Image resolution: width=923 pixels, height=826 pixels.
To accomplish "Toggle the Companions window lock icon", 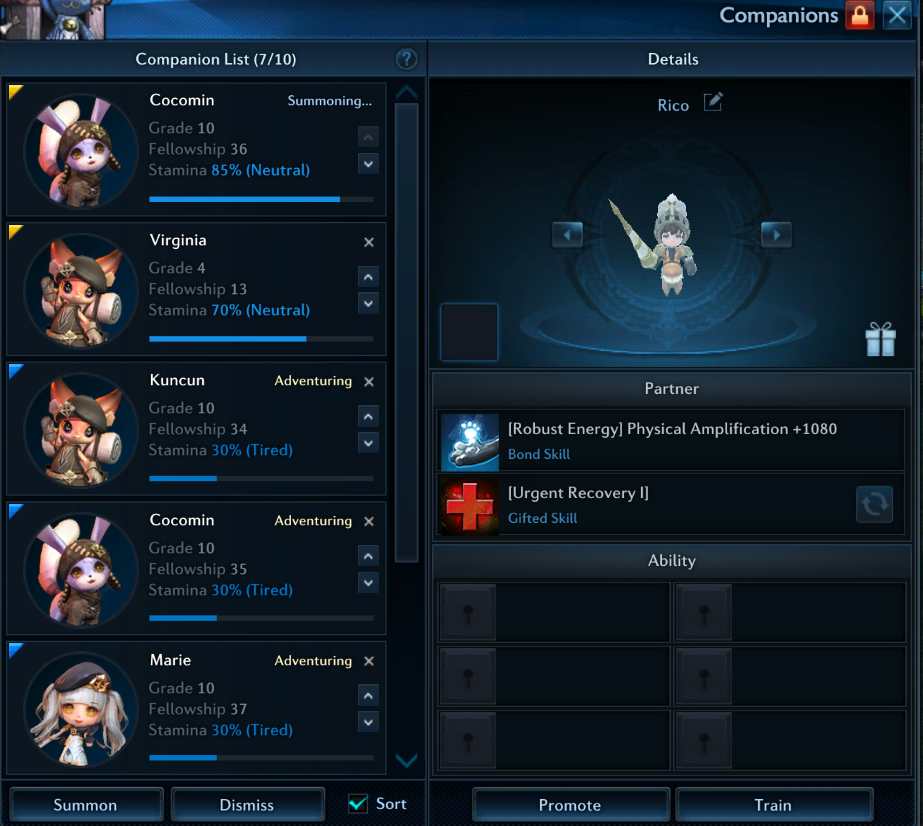I will 860,15.
